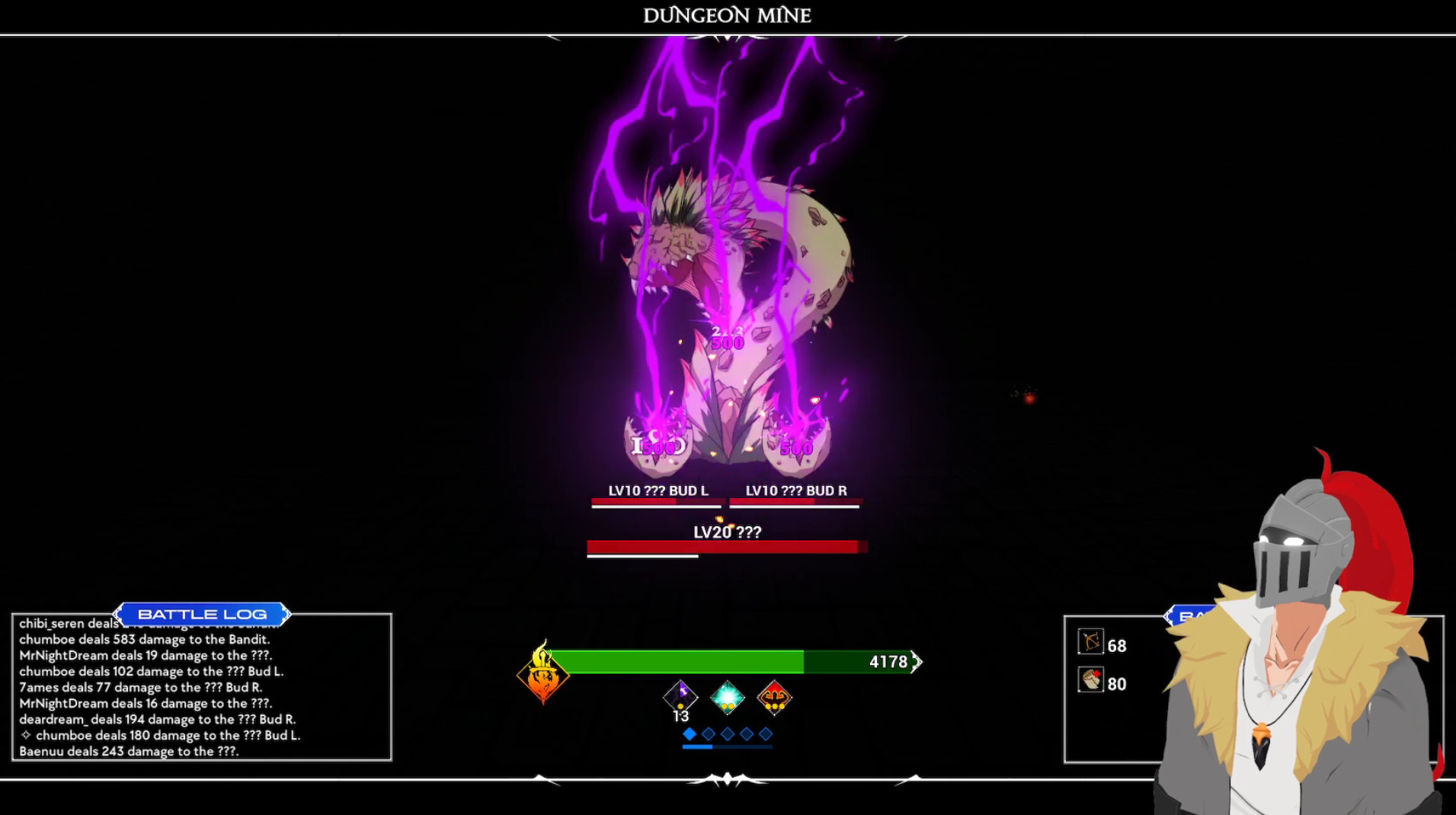Screen dimensions: 1456x815
Task: Select the bandage roll item slot
Action: pos(1090,680)
